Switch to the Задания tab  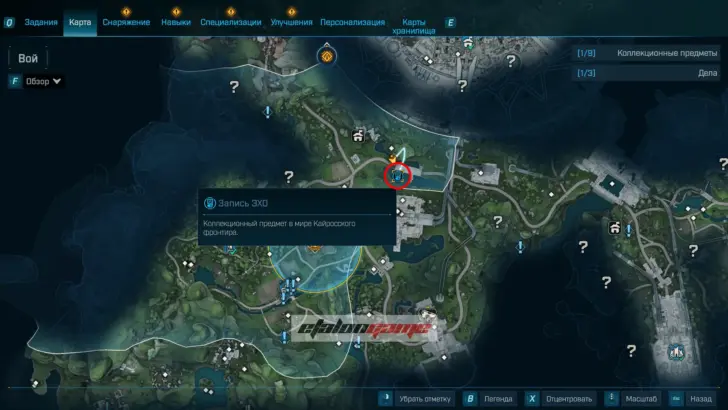point(40,22)
